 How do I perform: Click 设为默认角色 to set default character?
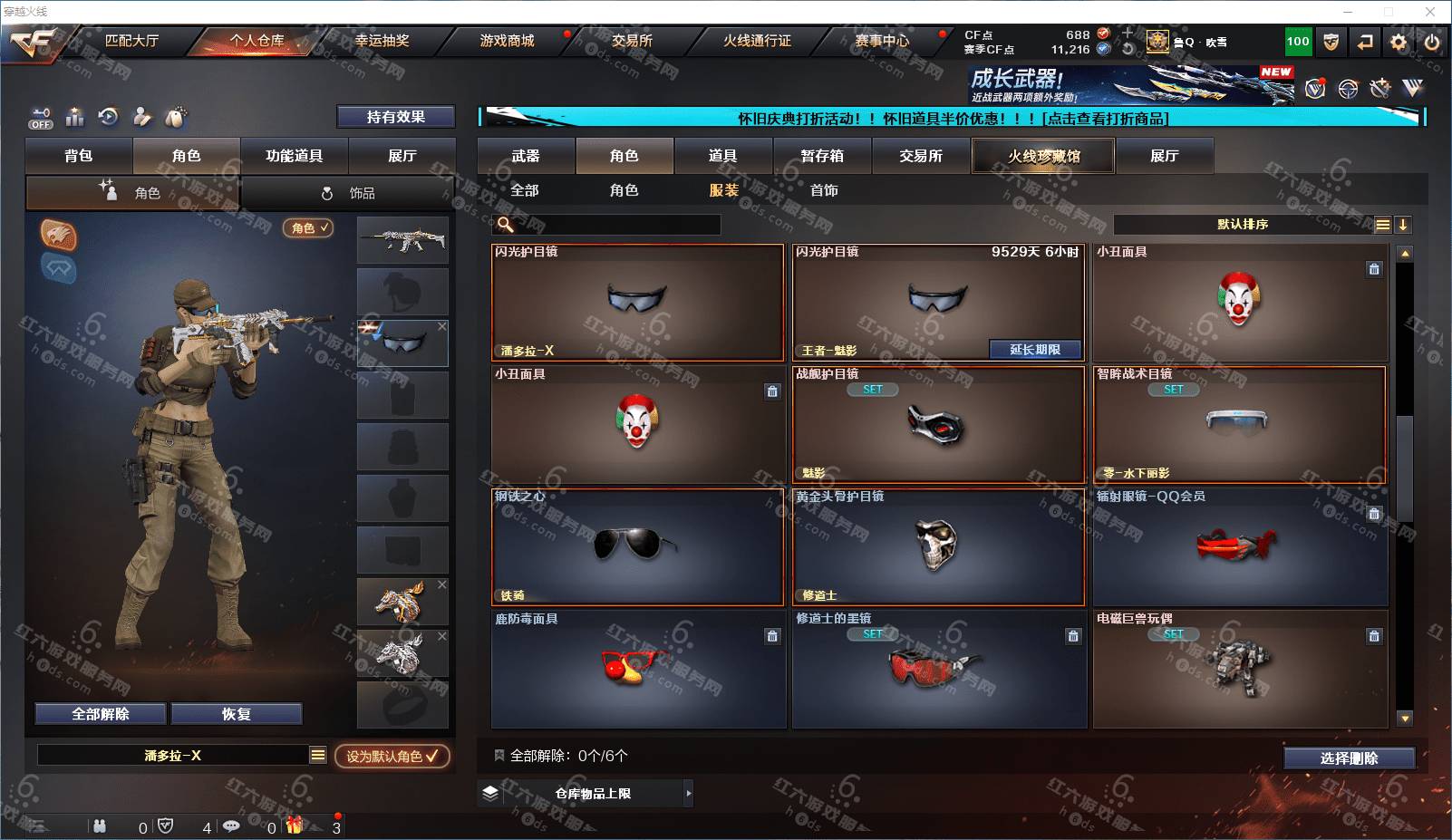pyautogui.click(x=392, y=756)
